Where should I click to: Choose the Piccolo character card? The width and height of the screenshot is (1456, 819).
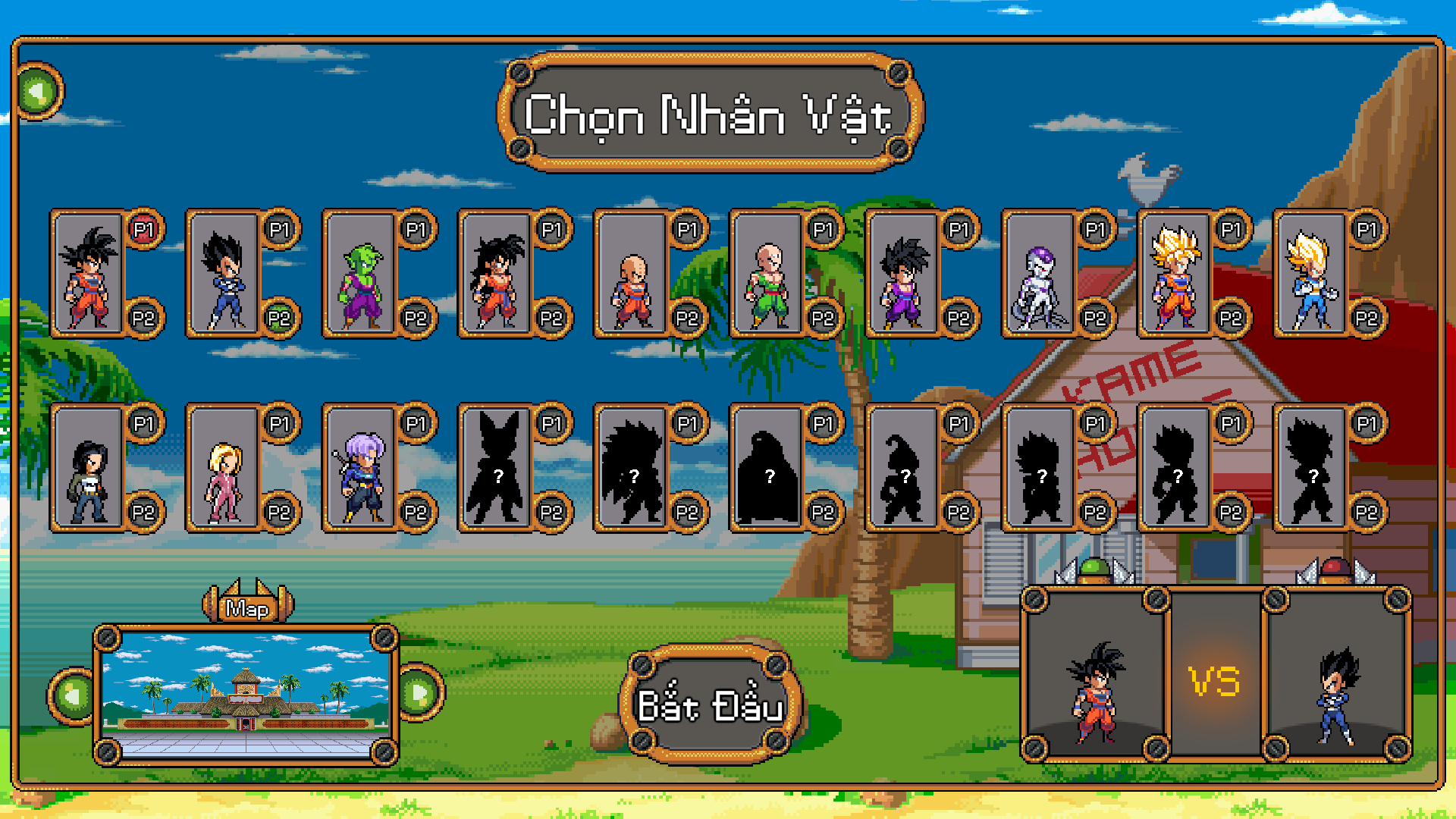[362, 273]
